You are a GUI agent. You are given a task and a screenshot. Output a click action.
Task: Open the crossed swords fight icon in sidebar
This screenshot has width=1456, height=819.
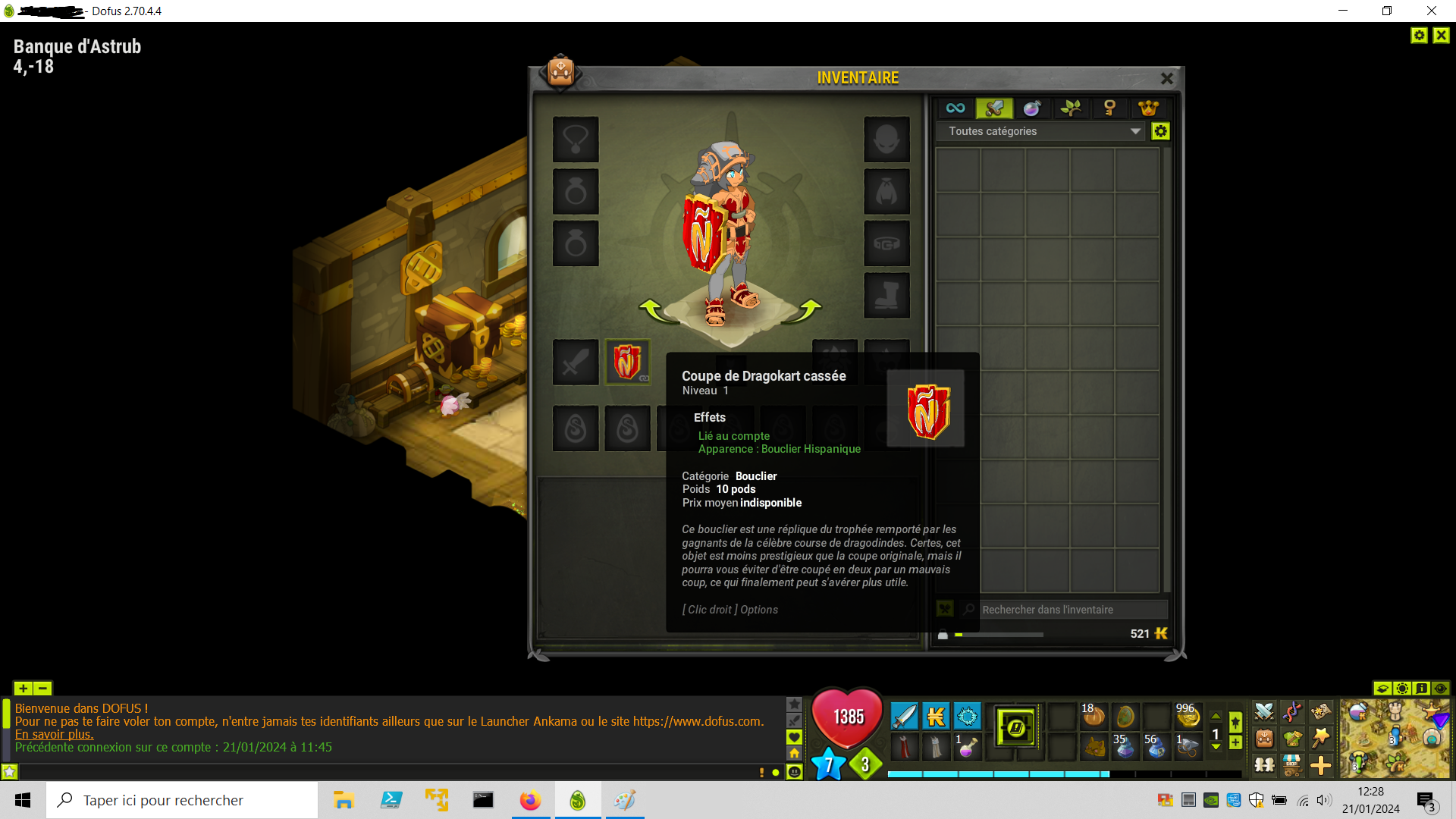(x=1265, y=712)
